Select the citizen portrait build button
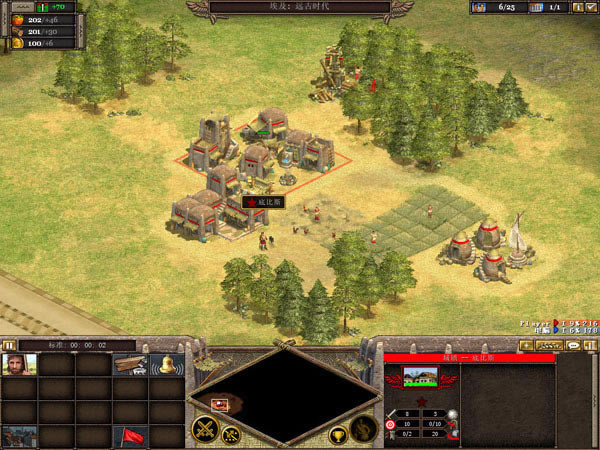Screen dimensions: 600x450 coord(19,365)
